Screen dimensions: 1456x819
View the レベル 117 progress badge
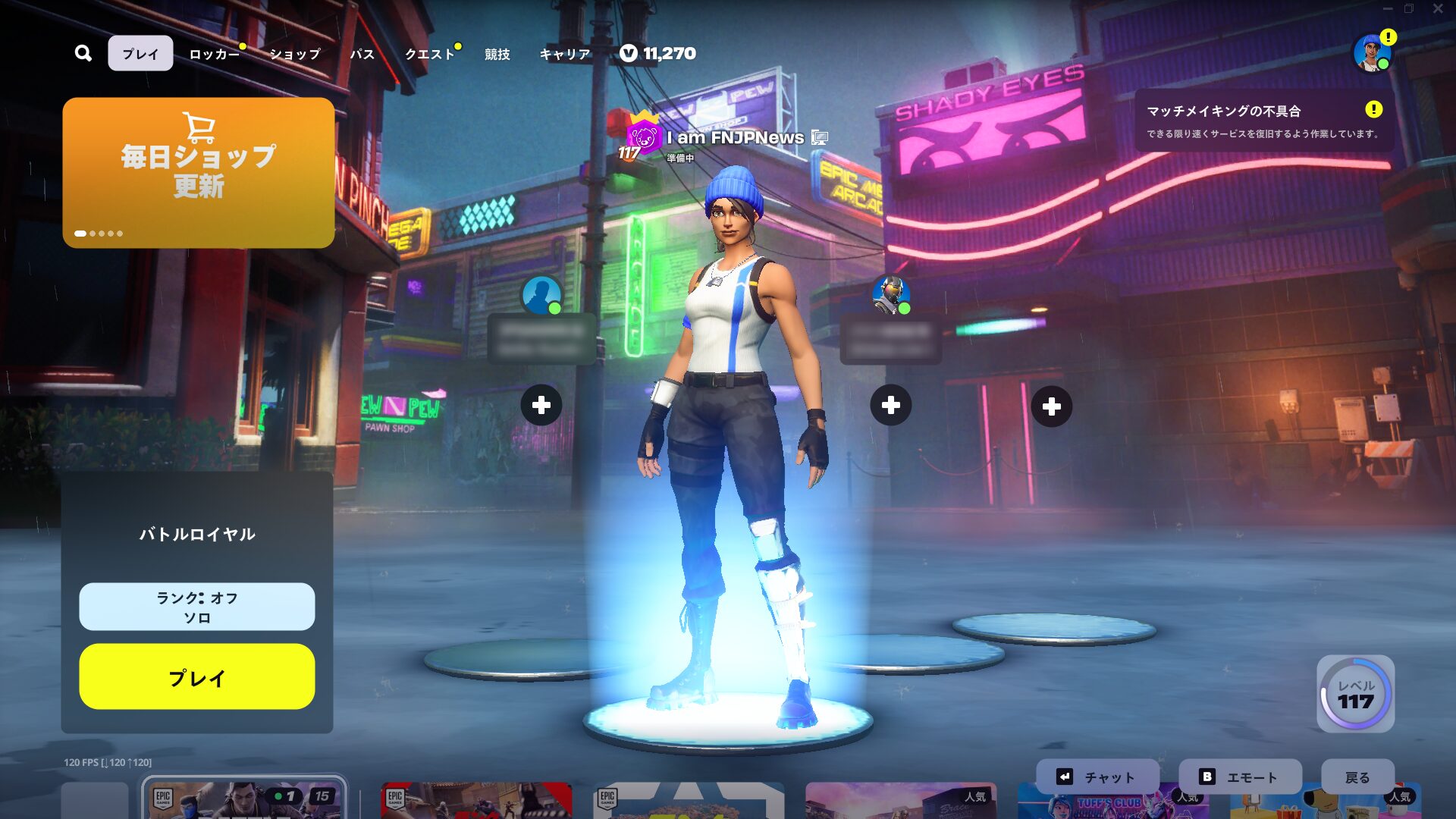tap(1355, 694)
